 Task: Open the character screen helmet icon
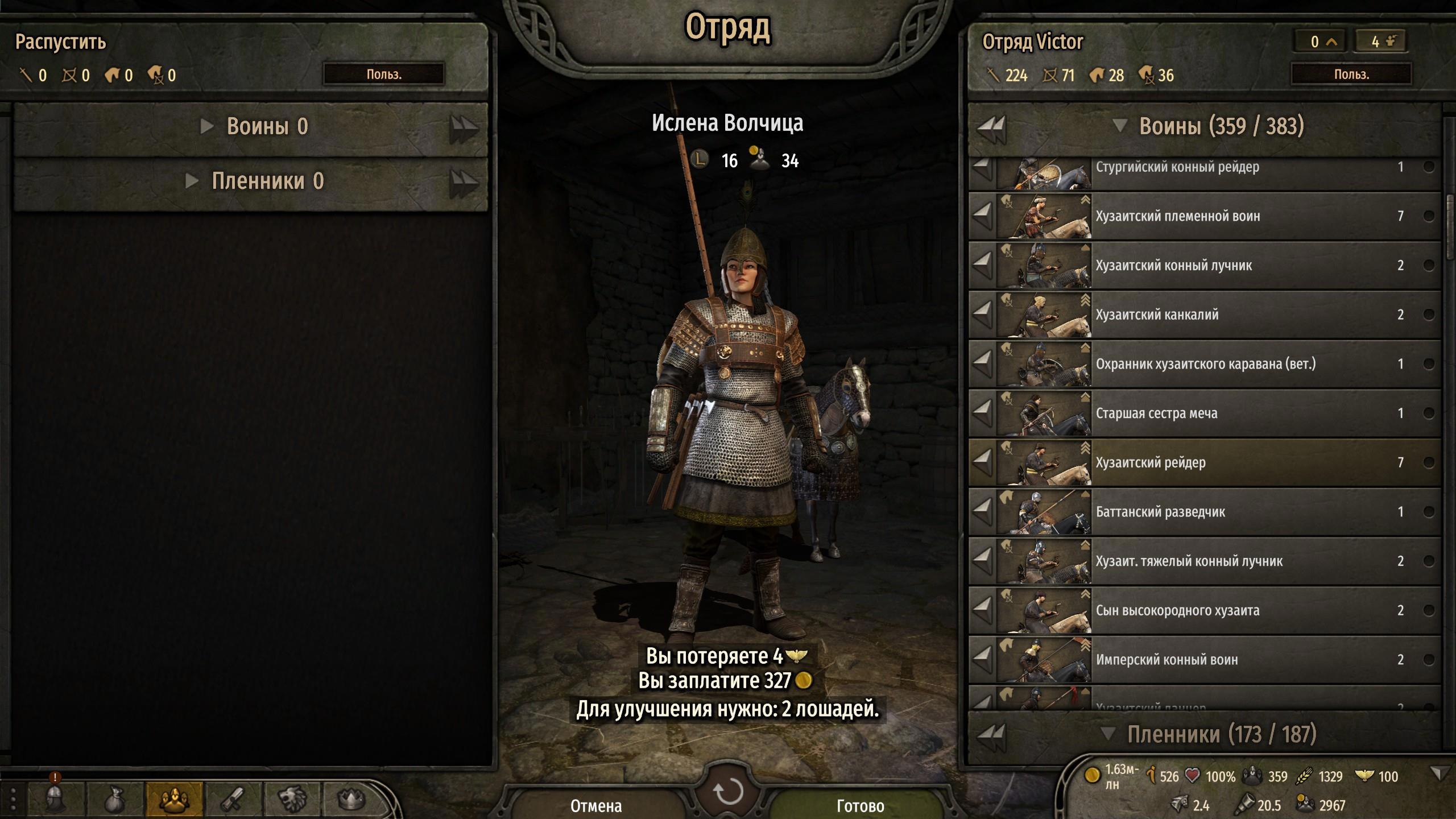pos(55,799)
